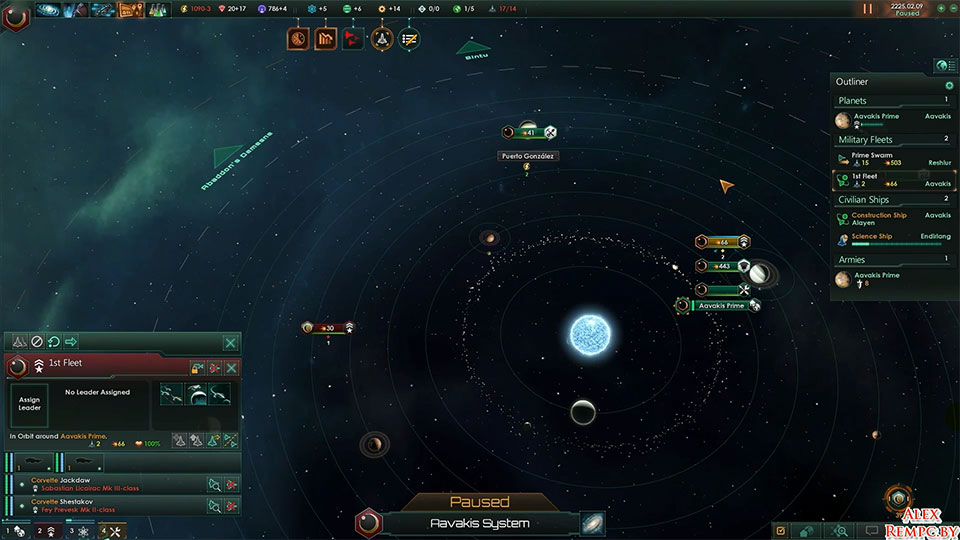Screen dimensions: 960x540
Task: Select the Puerto González station label
Action: point(527,156)
